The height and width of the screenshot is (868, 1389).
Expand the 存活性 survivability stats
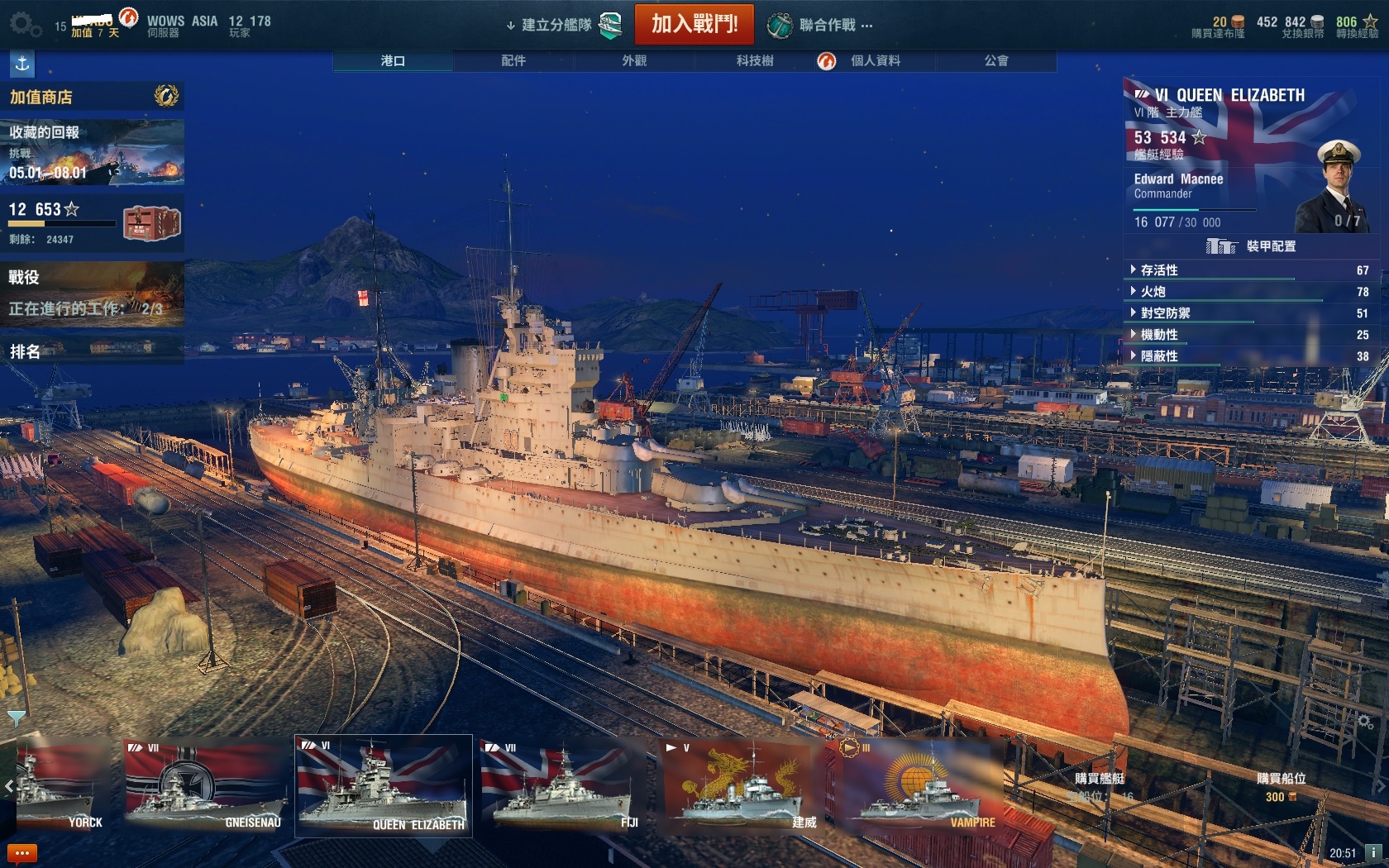pos(1159,270)
